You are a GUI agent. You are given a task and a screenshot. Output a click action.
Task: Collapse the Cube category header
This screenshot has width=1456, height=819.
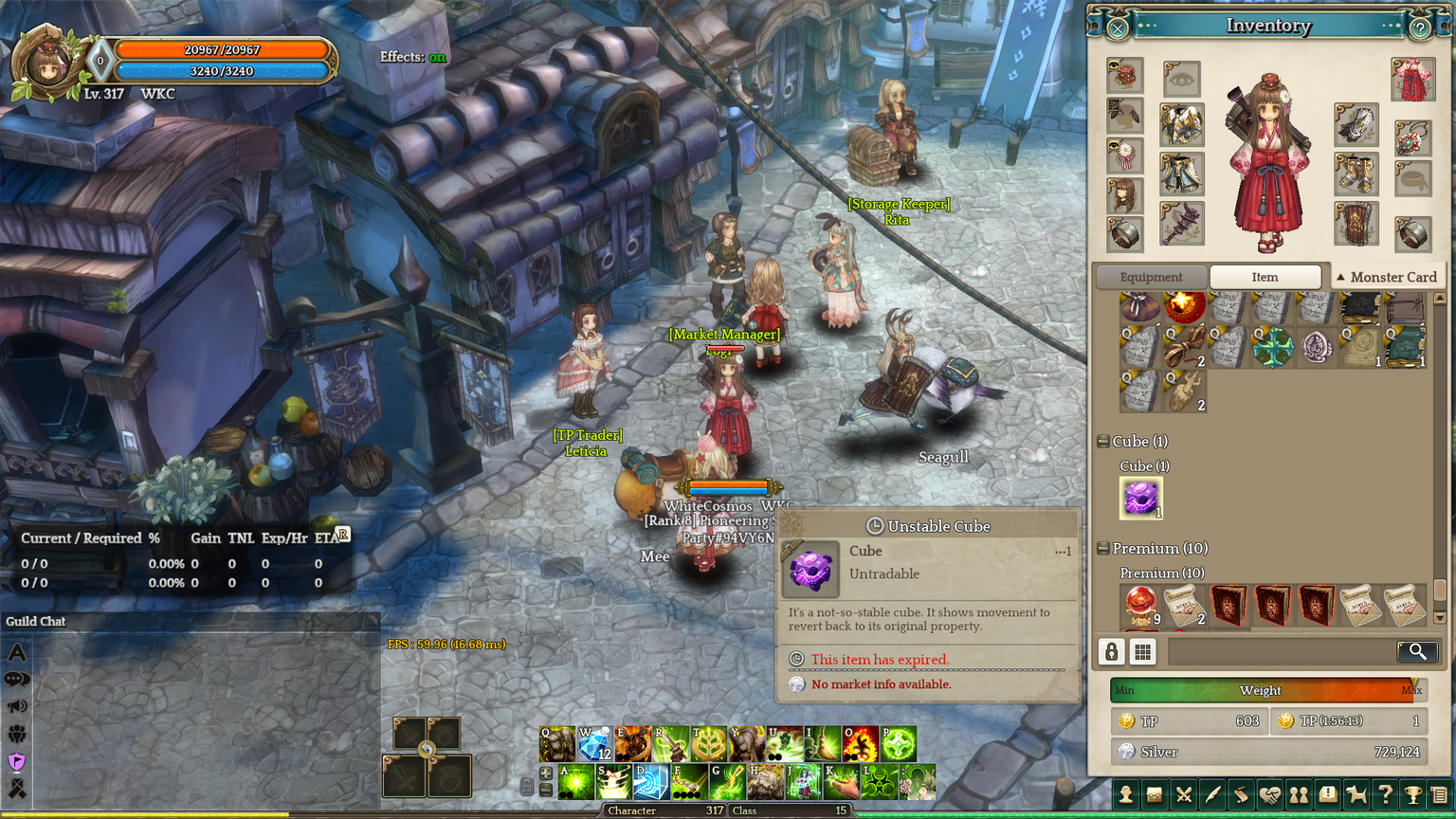pyautogui.click(x=1103, y=442)
